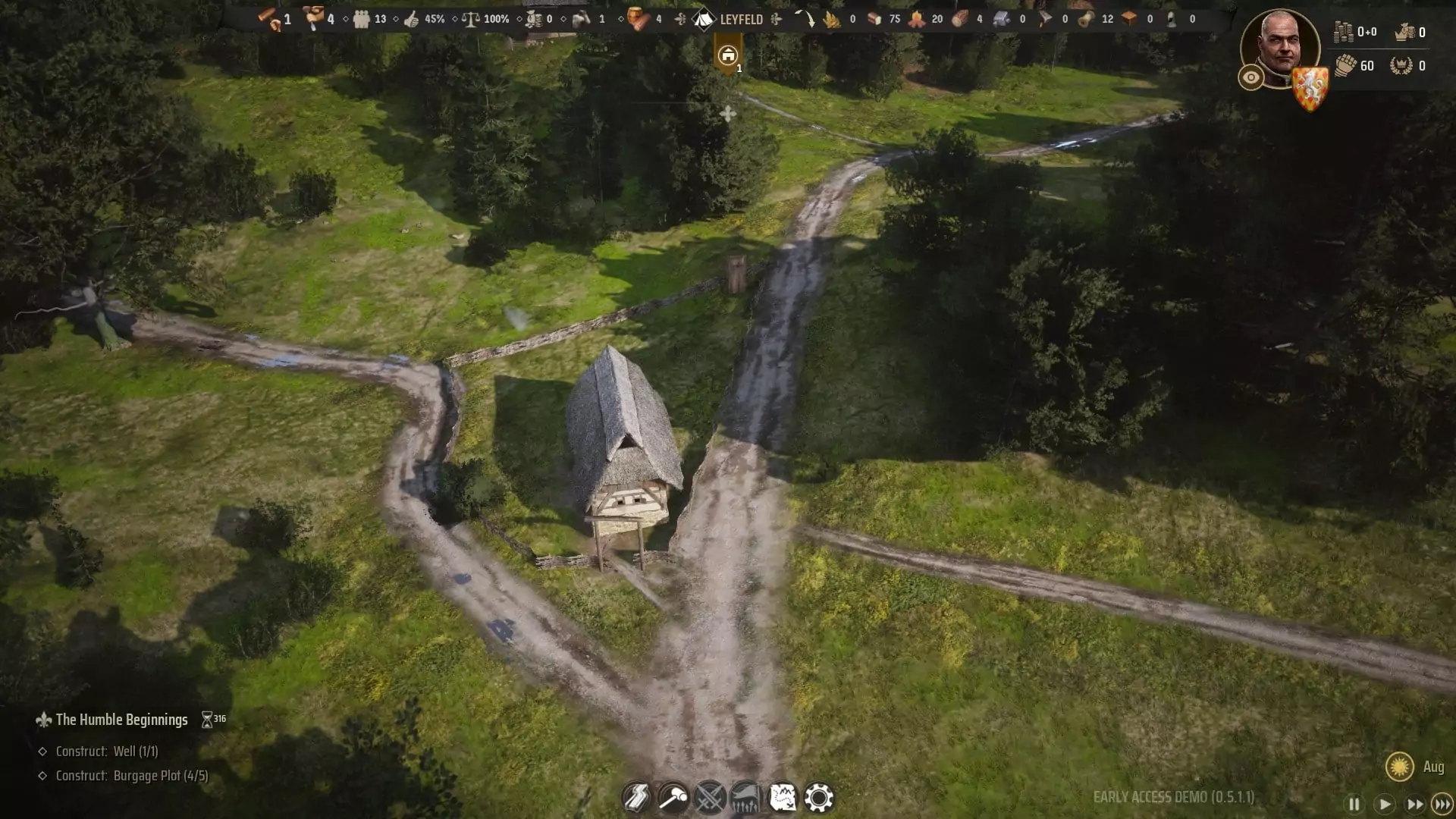This screenshot has width=1456, height=819.
Task: Click the approval percentage indicator
Action: pos(425,19)
